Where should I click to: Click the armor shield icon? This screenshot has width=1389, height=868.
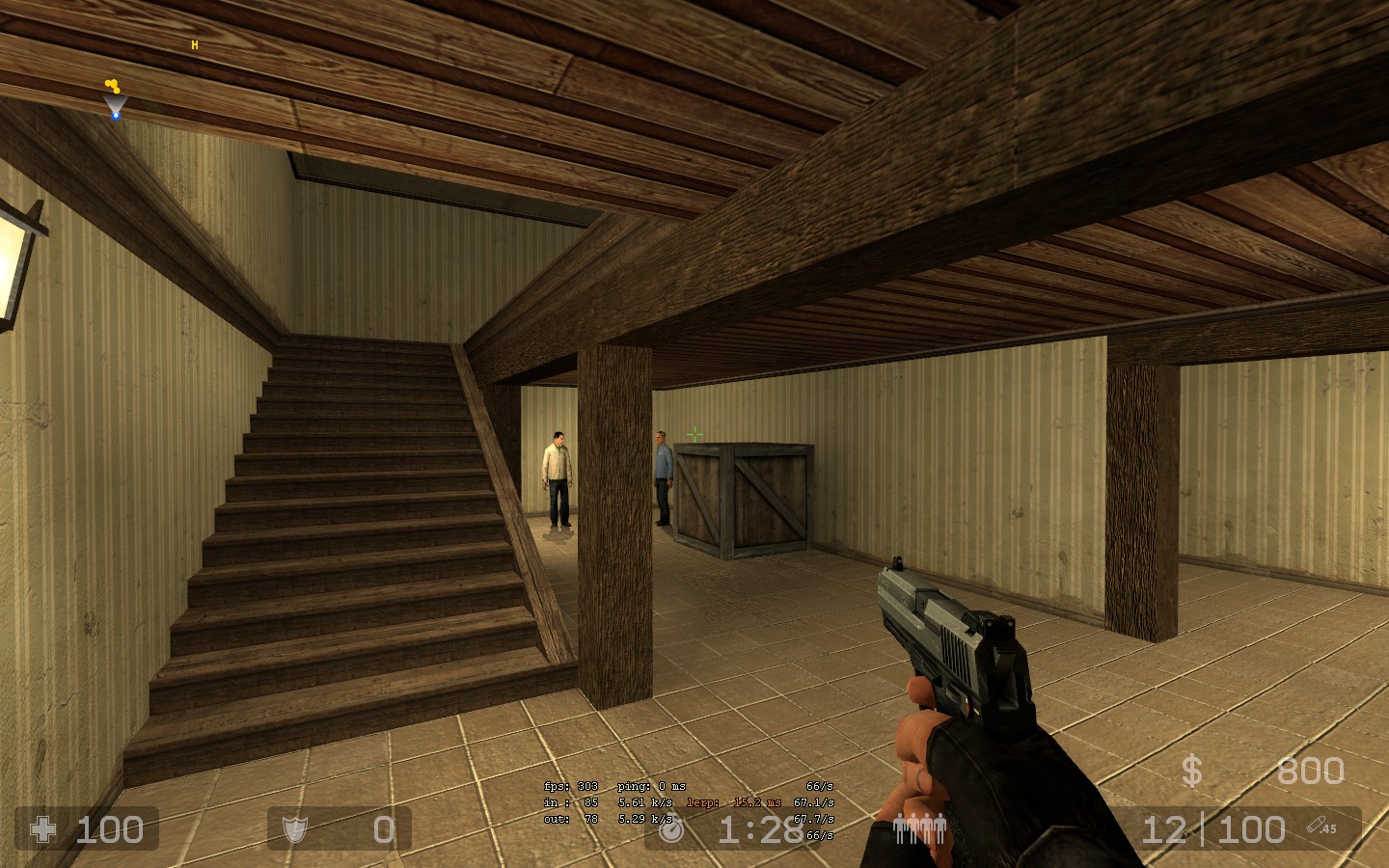[293, 829]
